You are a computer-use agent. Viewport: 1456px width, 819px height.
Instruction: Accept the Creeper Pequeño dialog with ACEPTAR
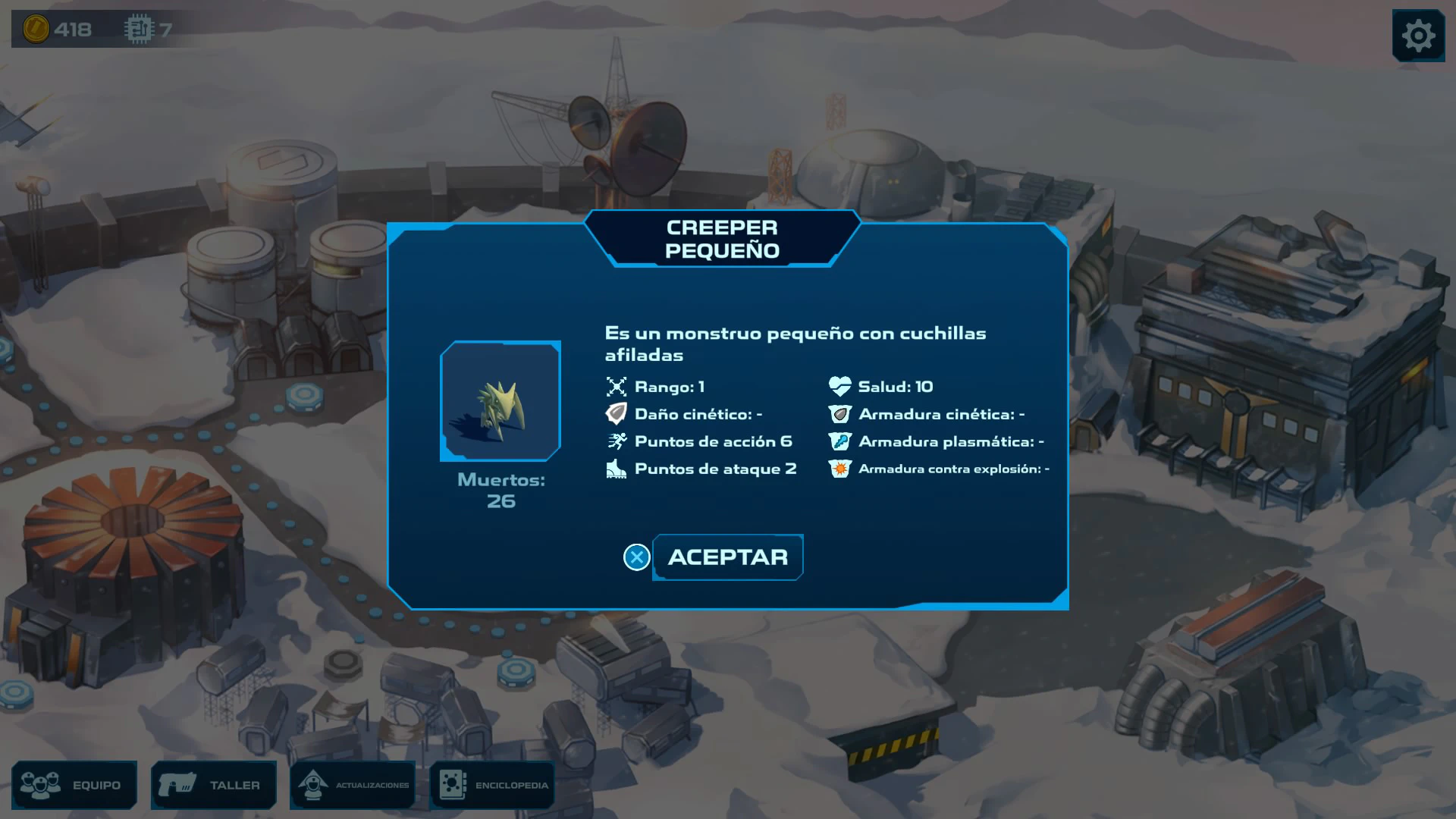[727, 557]
